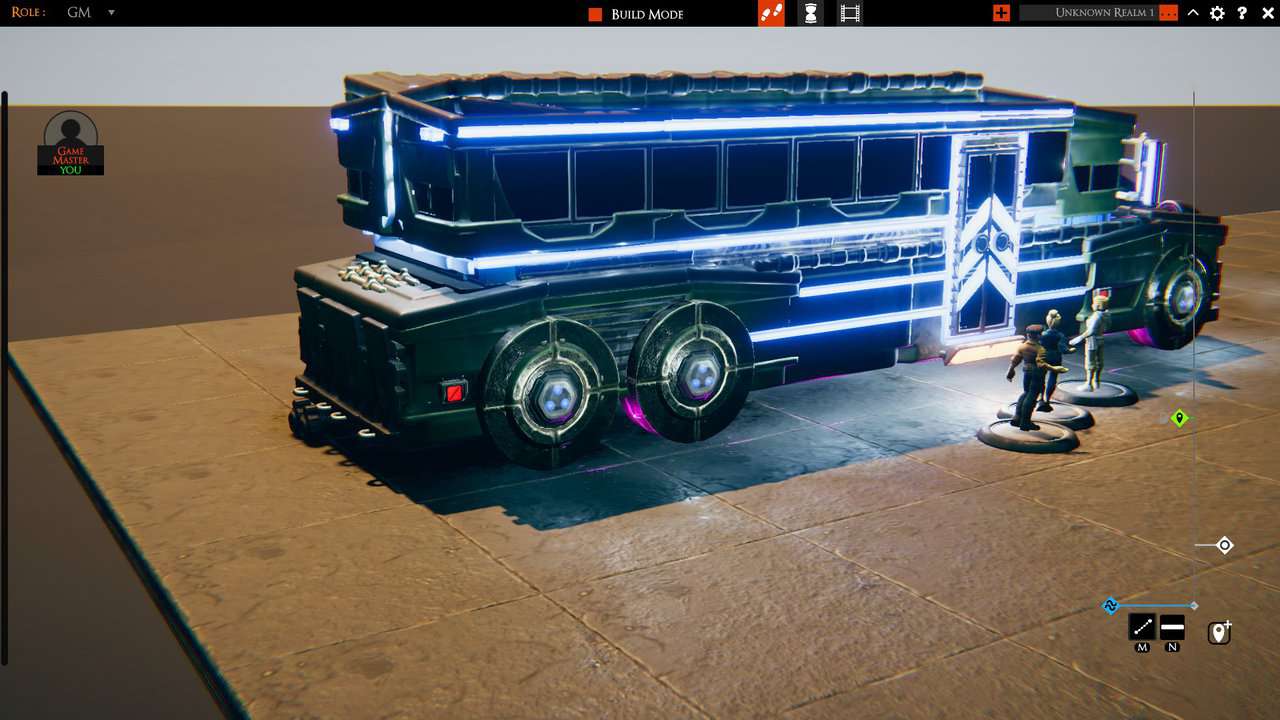Click the compass camera control on the right edge

[1224, 545]
